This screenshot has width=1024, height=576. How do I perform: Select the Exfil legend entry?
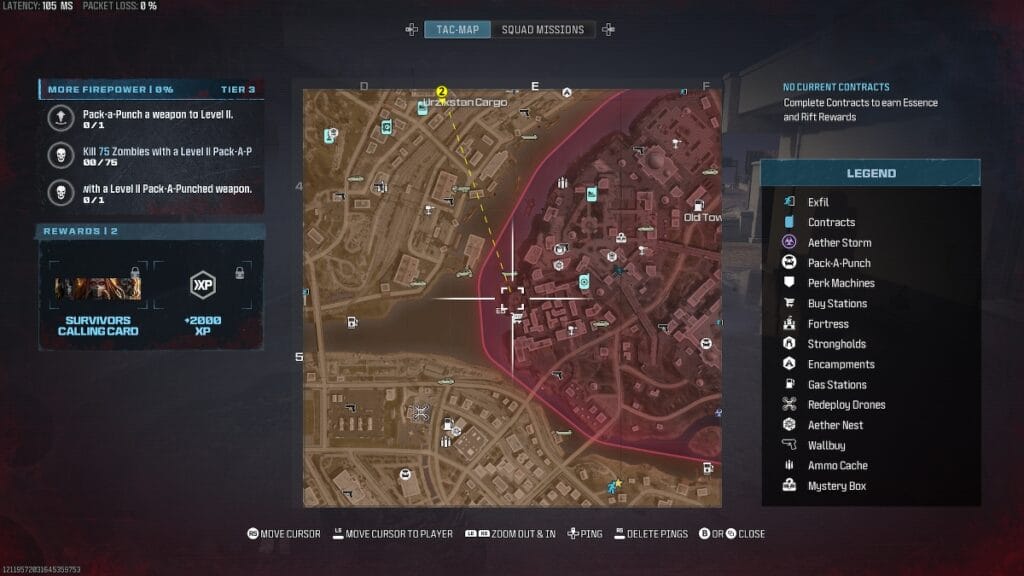pos(818,202)
